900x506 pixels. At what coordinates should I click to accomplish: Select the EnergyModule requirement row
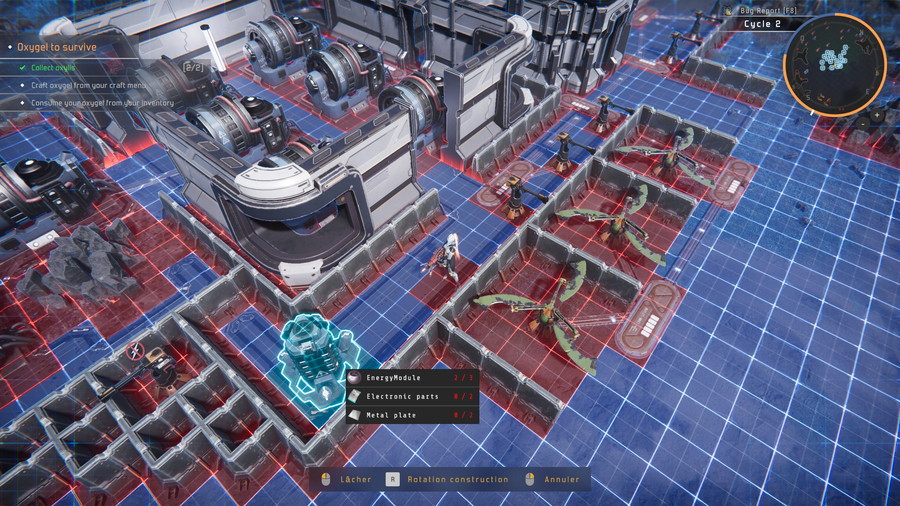tap(412, 378)
